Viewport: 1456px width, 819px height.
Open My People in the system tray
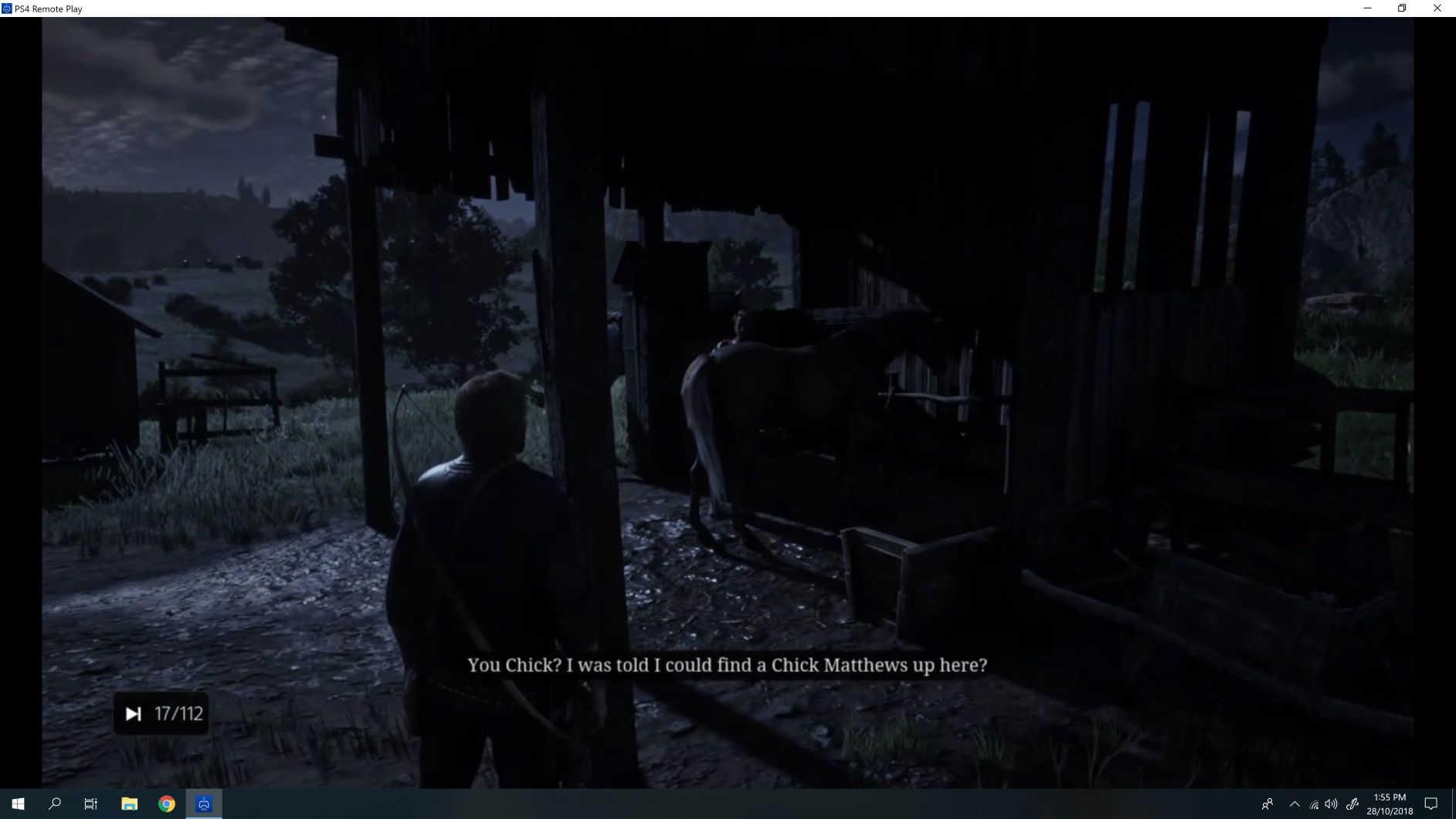tap(1268, 803)
